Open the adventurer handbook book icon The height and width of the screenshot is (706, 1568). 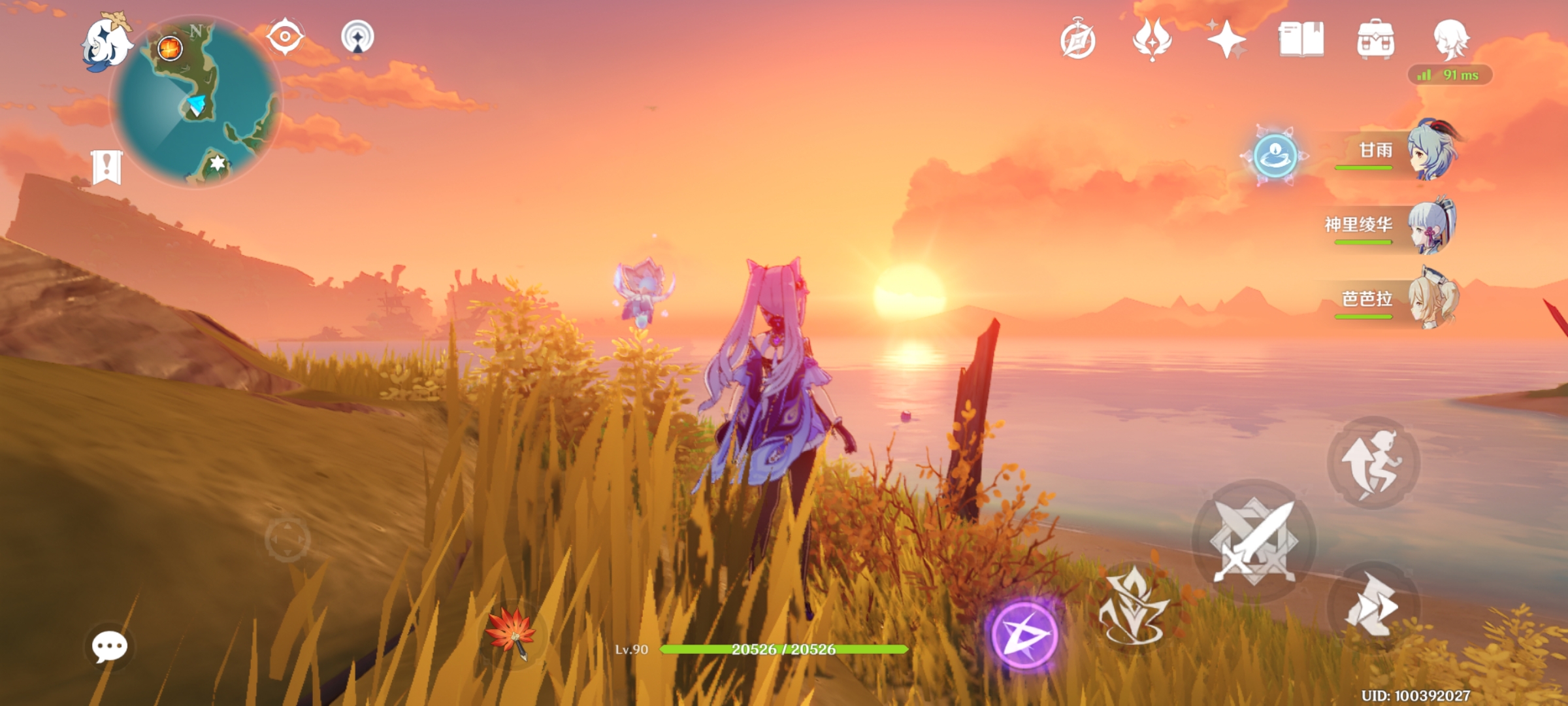point(1301,39)
